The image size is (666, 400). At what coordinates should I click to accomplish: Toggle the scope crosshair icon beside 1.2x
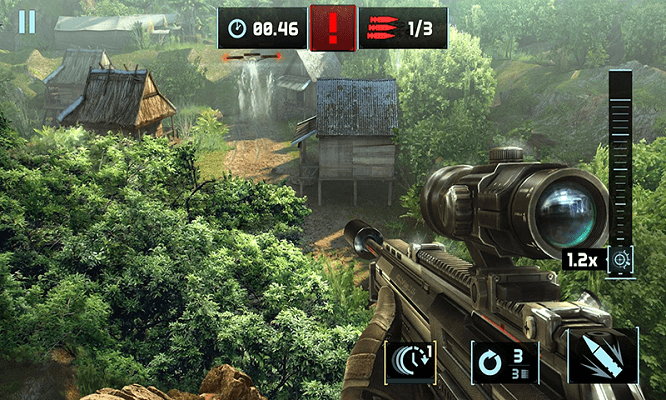pyautogui.click(x=621, y=259)
